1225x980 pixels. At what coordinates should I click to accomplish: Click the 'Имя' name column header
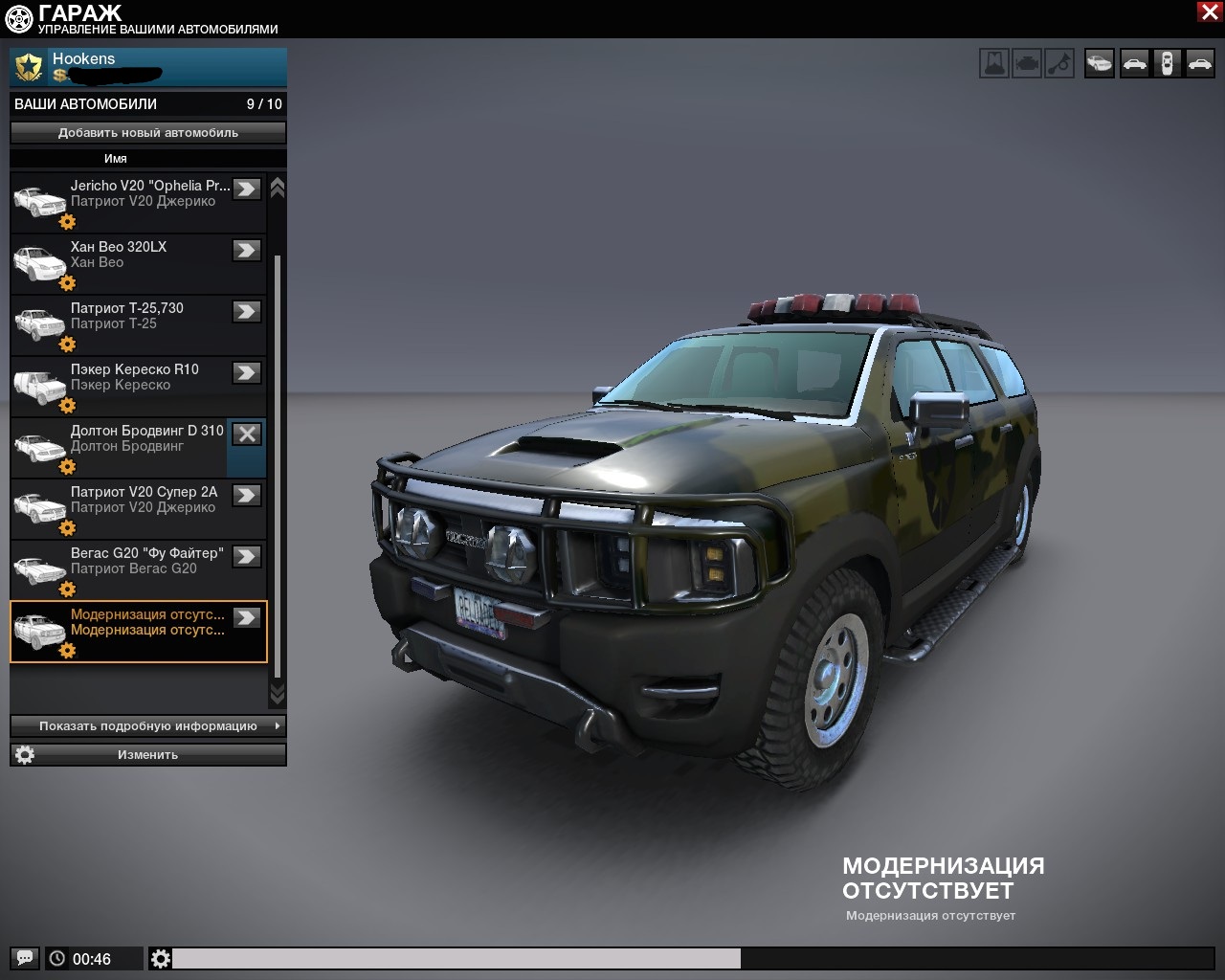[x=116, y=159]
